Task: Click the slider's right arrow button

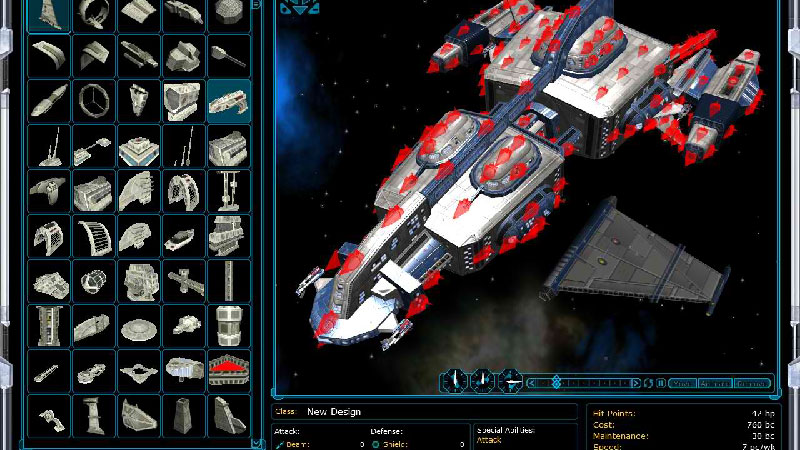Action: click(x=637, y=382)
